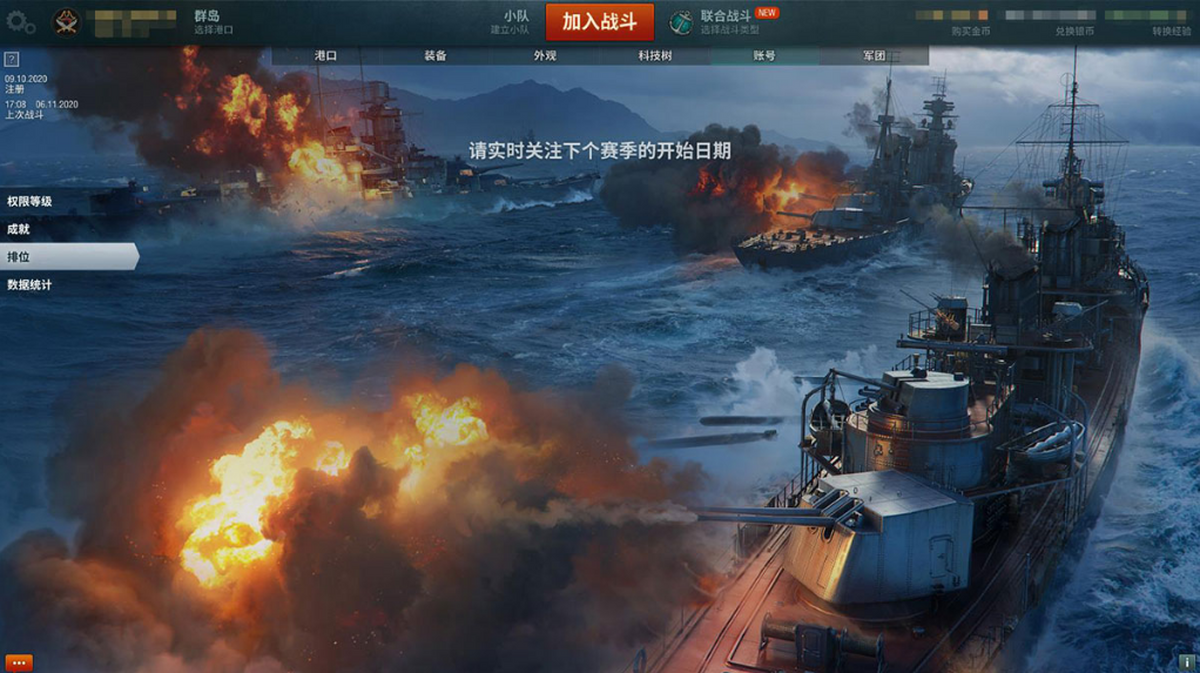
Task: Switch to the 港口 tab
Action: pyautogui.click(x=326, y=56)
